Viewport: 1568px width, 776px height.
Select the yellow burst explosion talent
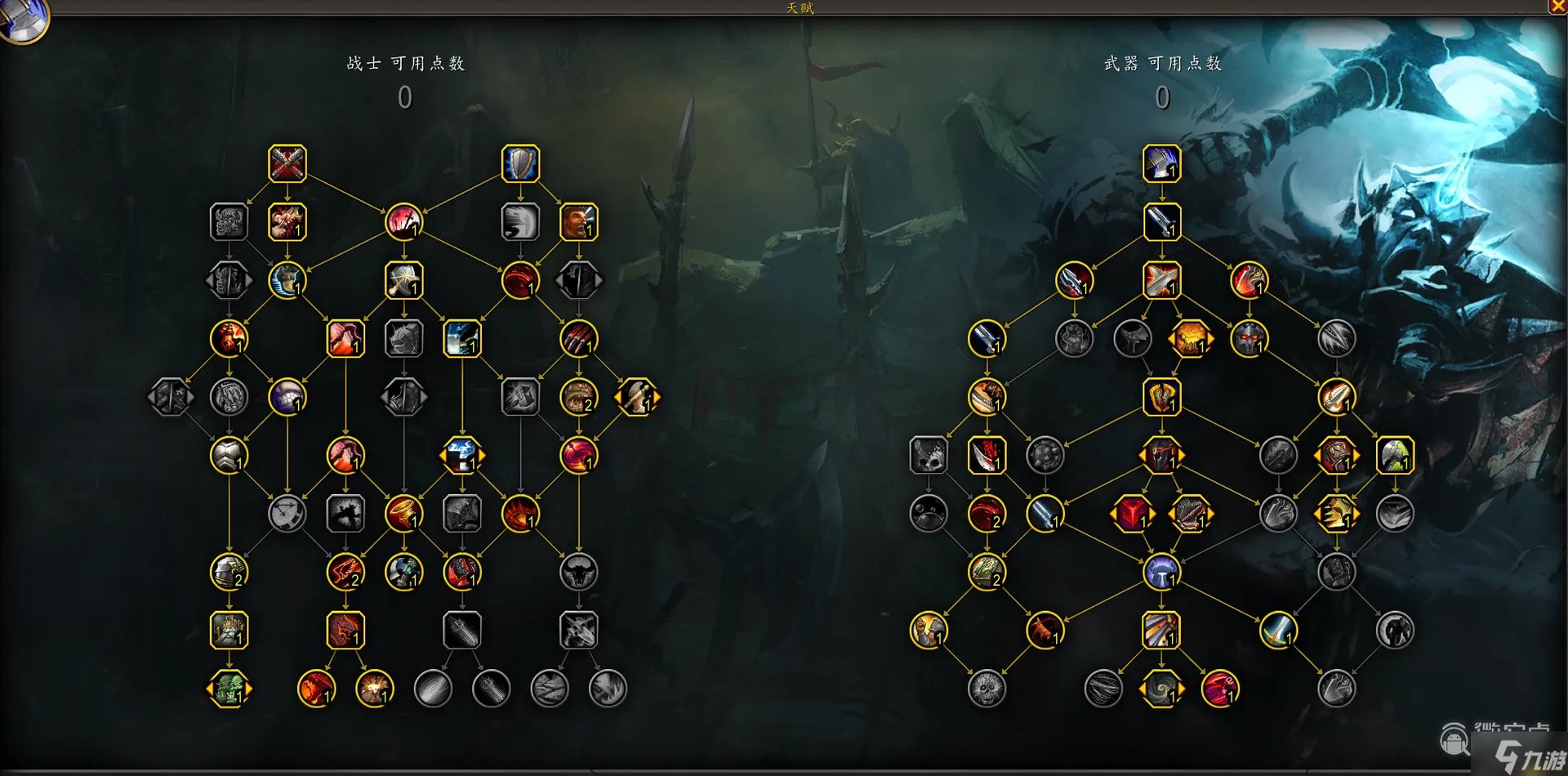tap(375, 689)
